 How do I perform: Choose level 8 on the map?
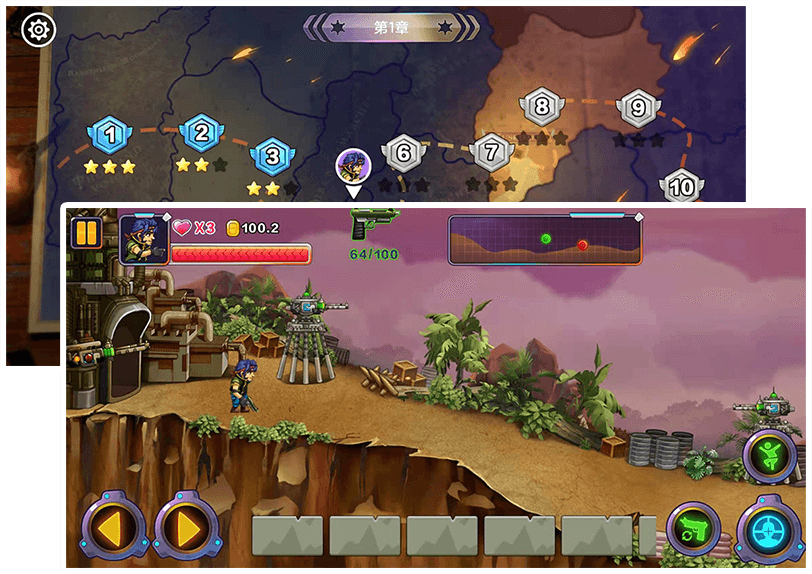coord(542,106)
